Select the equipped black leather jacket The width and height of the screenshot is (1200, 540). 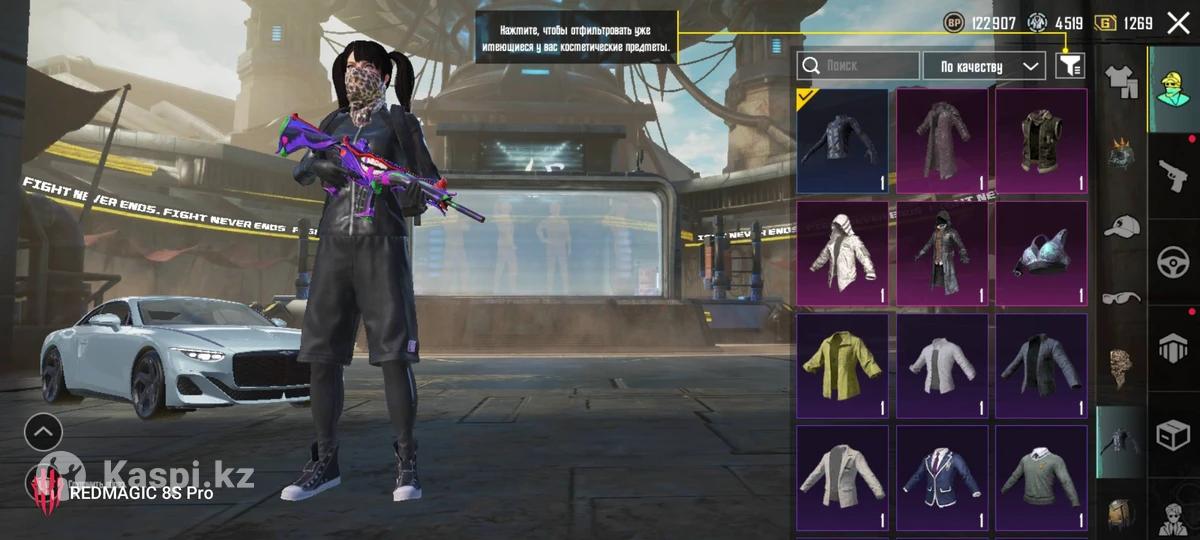[842, 141]
